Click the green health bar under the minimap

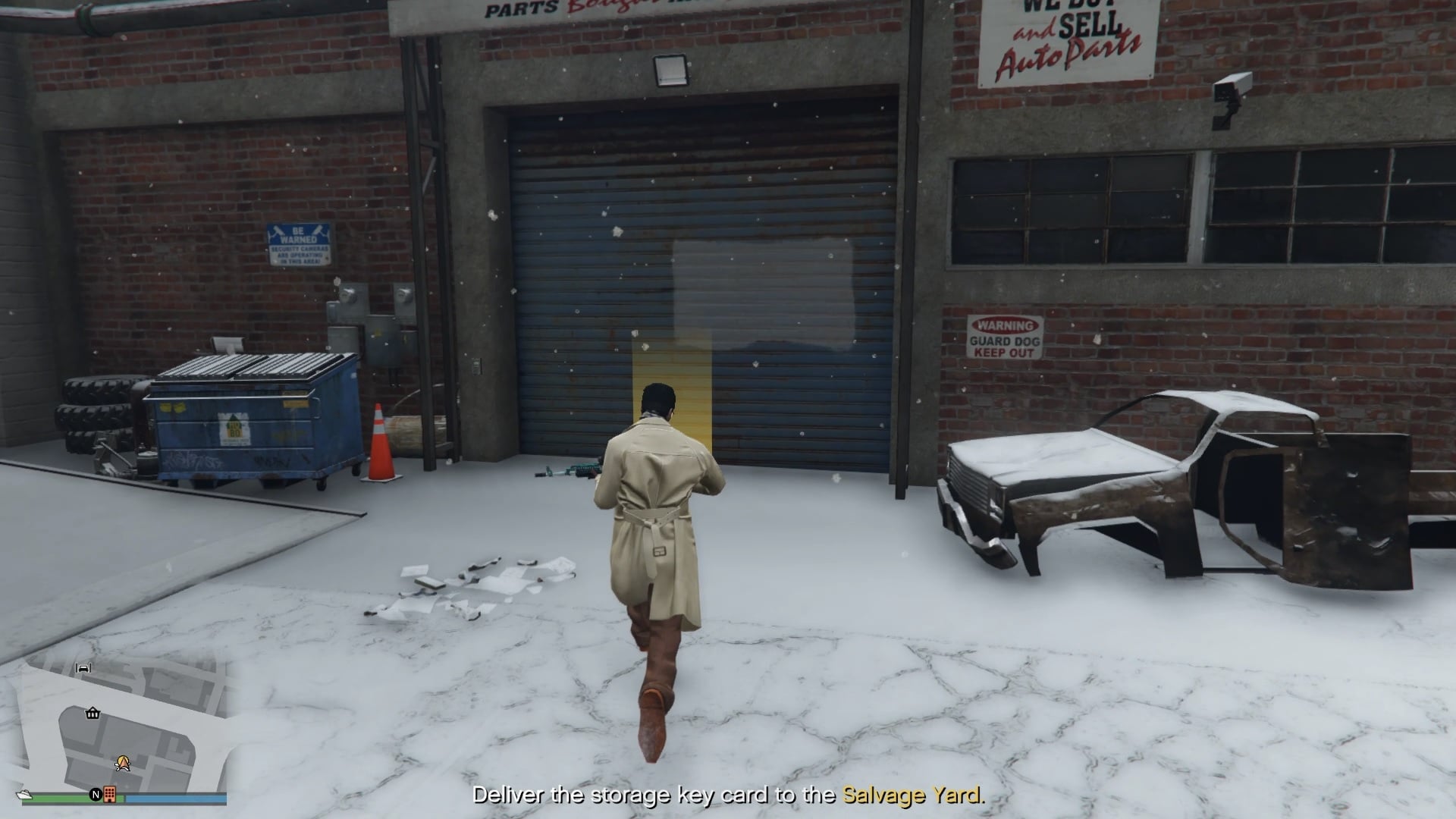tap(61, 798)
